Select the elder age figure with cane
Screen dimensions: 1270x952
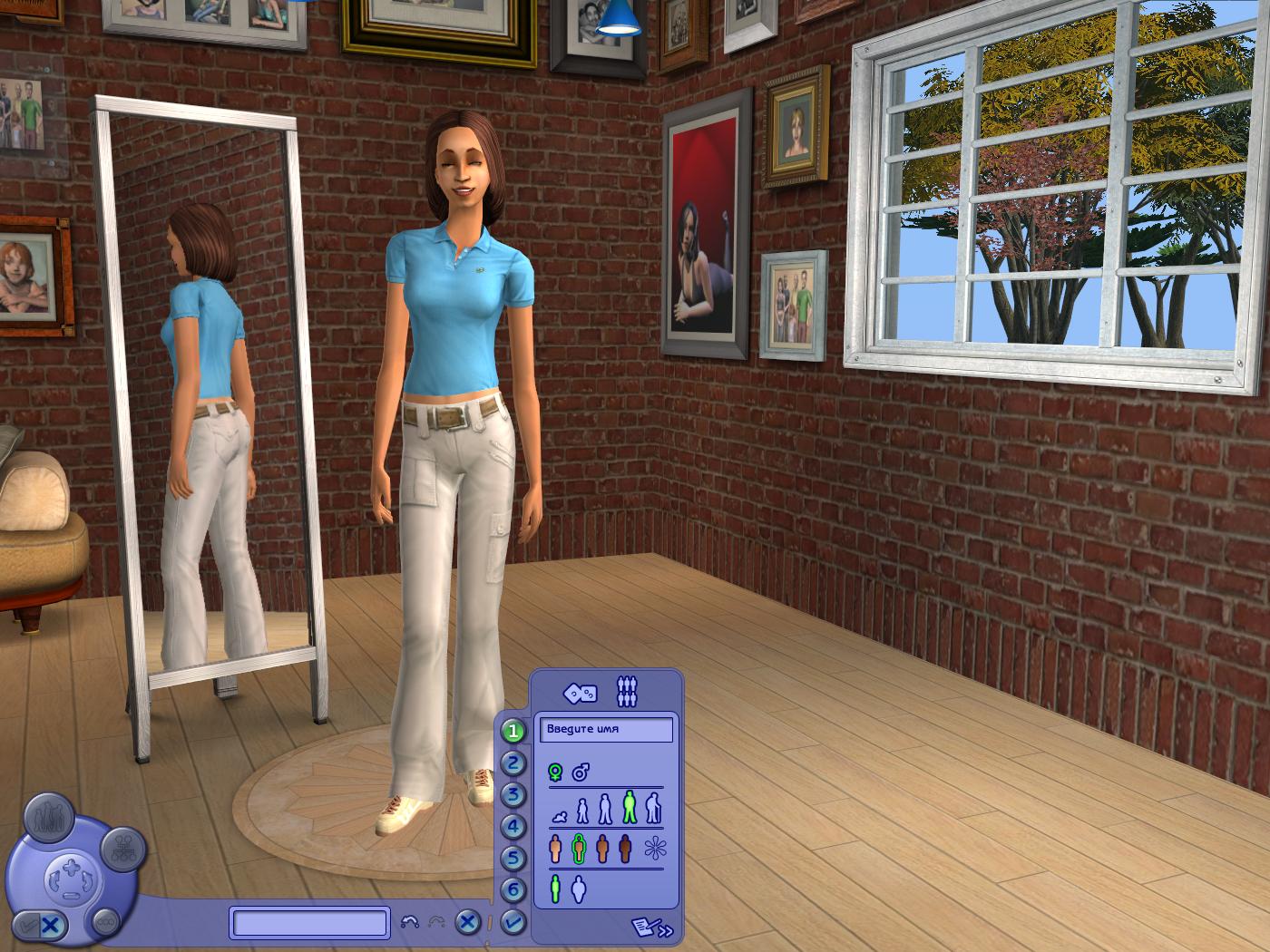[x=652, y=807]
